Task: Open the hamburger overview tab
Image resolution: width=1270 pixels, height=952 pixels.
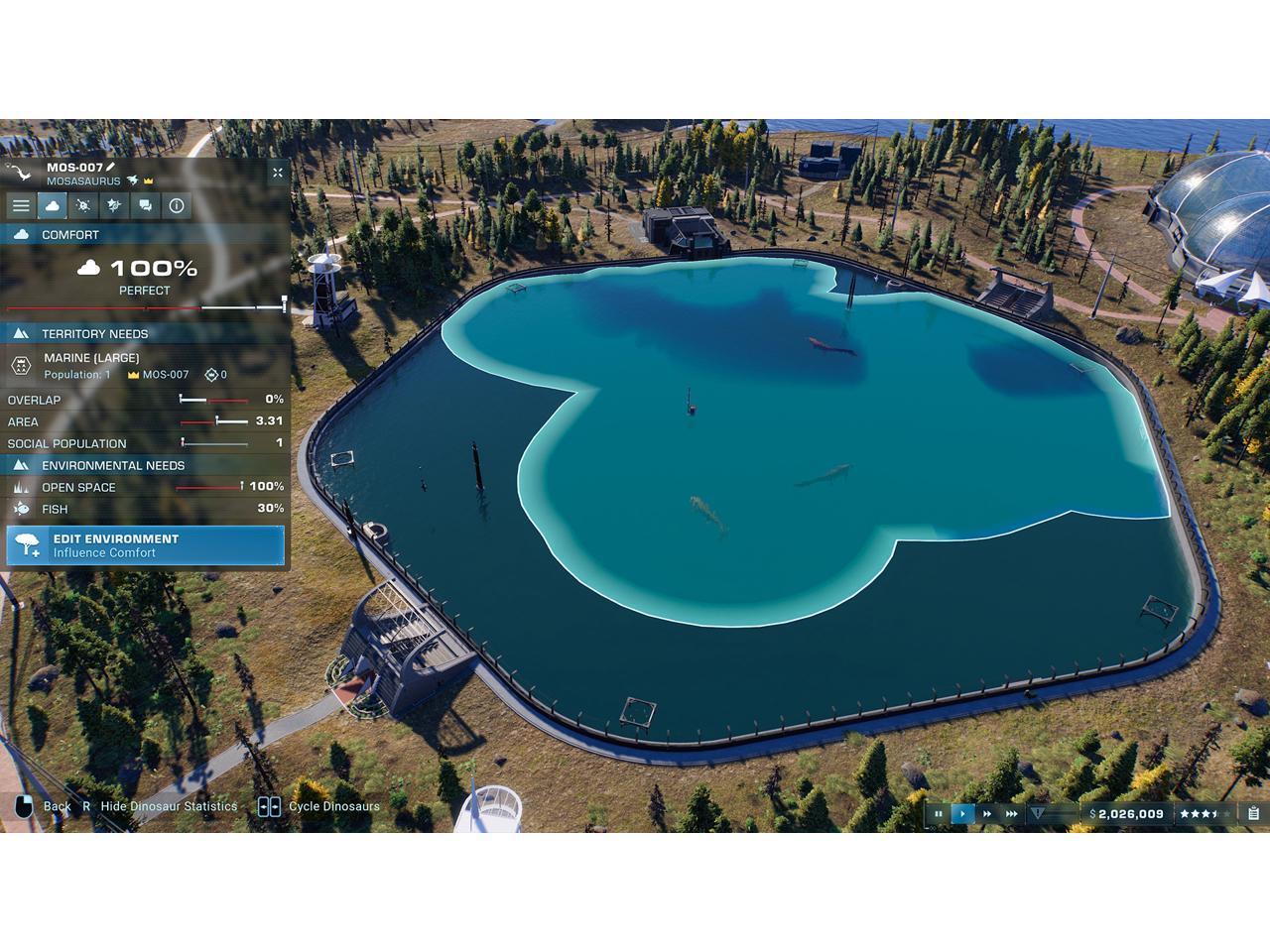Action: (21, 205)
